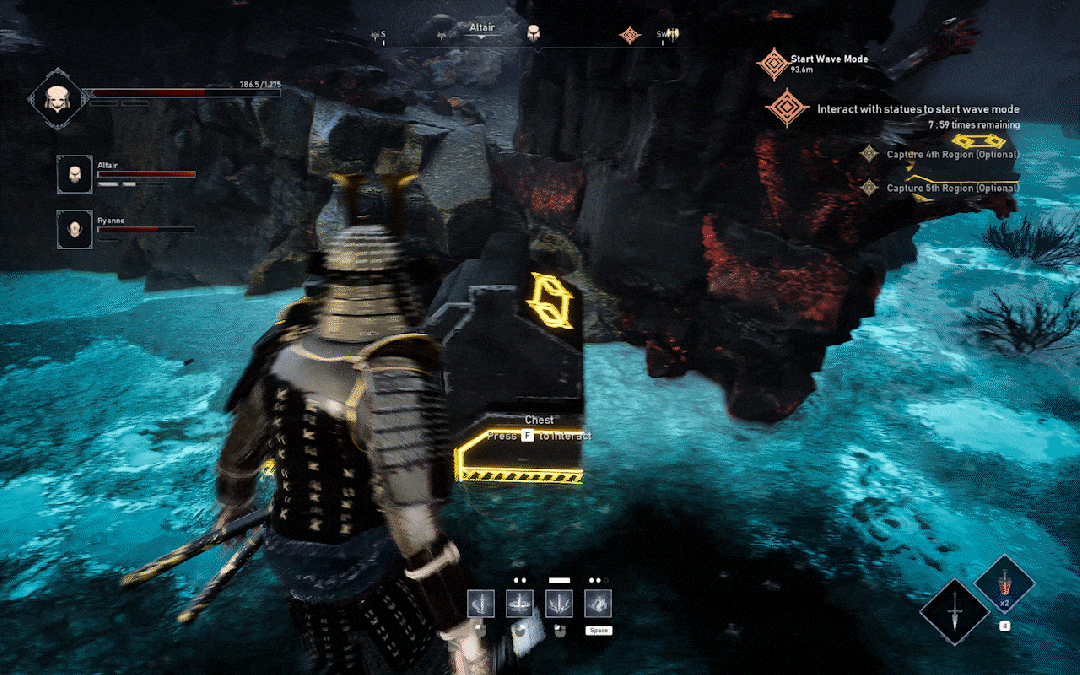The height and width of the screenshot is (675, 1080).
Task: Activate the spinning sword ability
Action: click(520, 603)
